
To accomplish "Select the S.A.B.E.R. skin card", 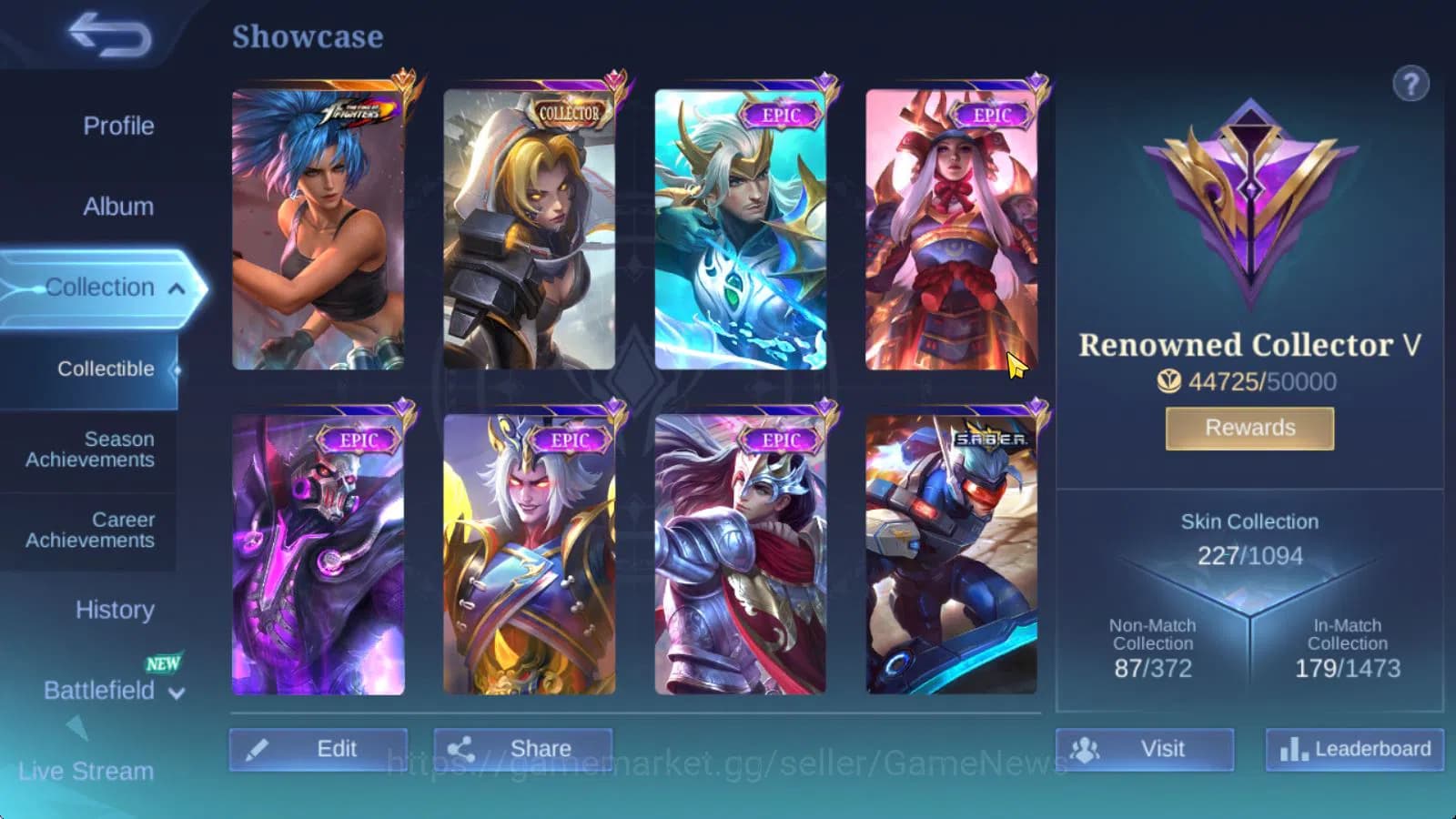I will coord(953,555).
